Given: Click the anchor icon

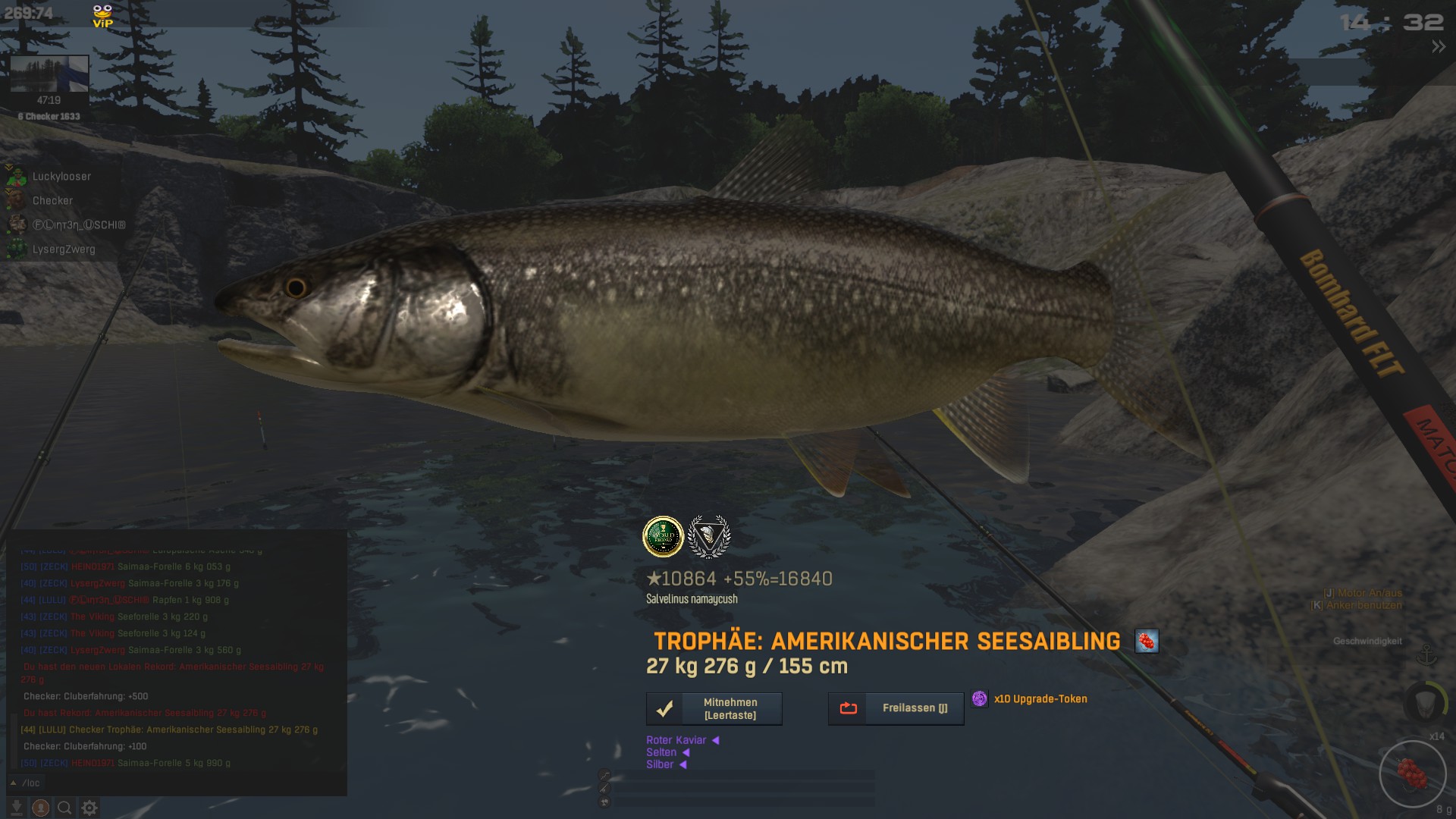Looking at the screenshot, I should [1427, 654].
